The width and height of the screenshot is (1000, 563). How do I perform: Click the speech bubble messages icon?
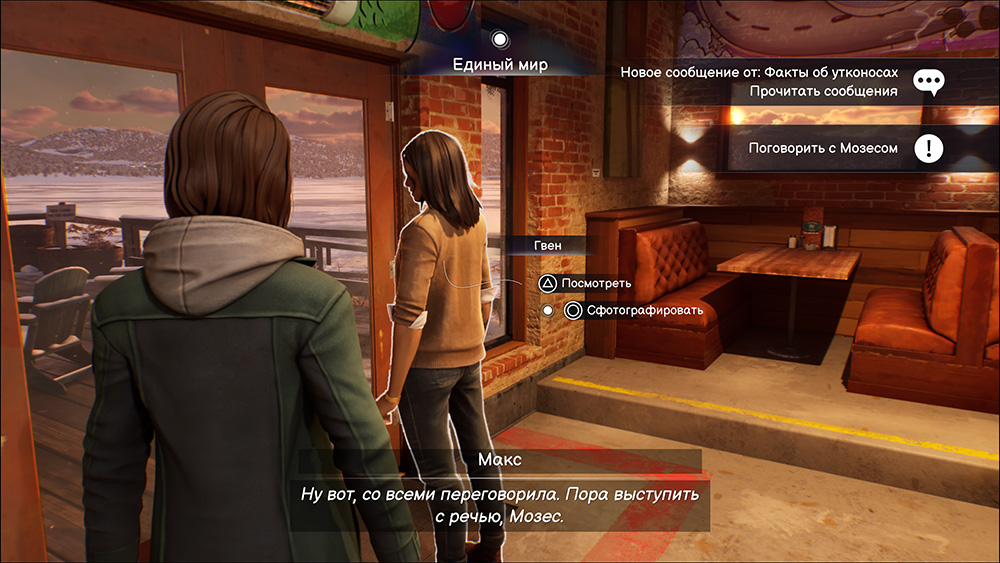pyautogui.click(x=930, y=82)
